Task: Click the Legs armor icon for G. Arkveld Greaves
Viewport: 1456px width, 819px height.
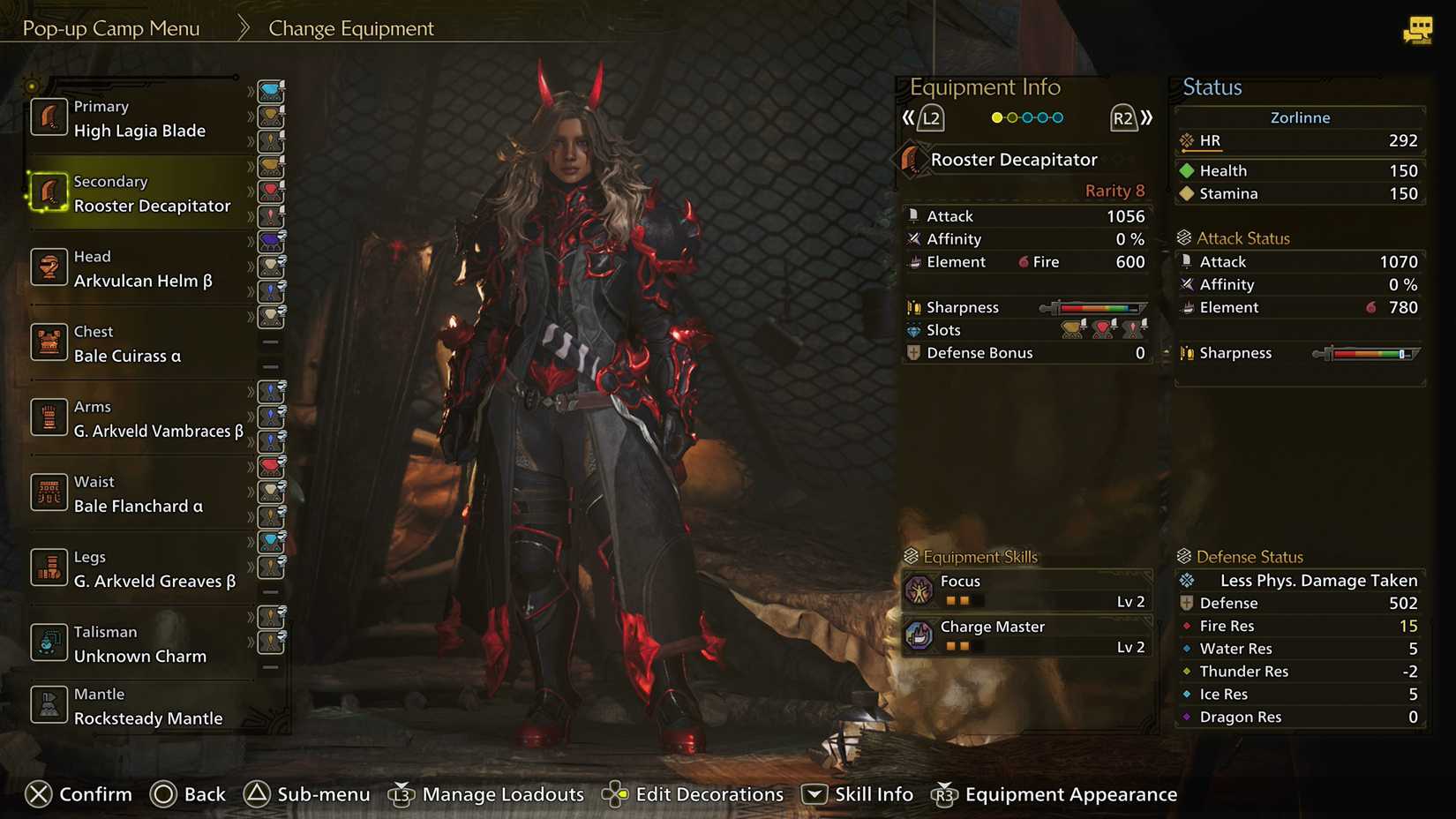Action: (49, 567)
